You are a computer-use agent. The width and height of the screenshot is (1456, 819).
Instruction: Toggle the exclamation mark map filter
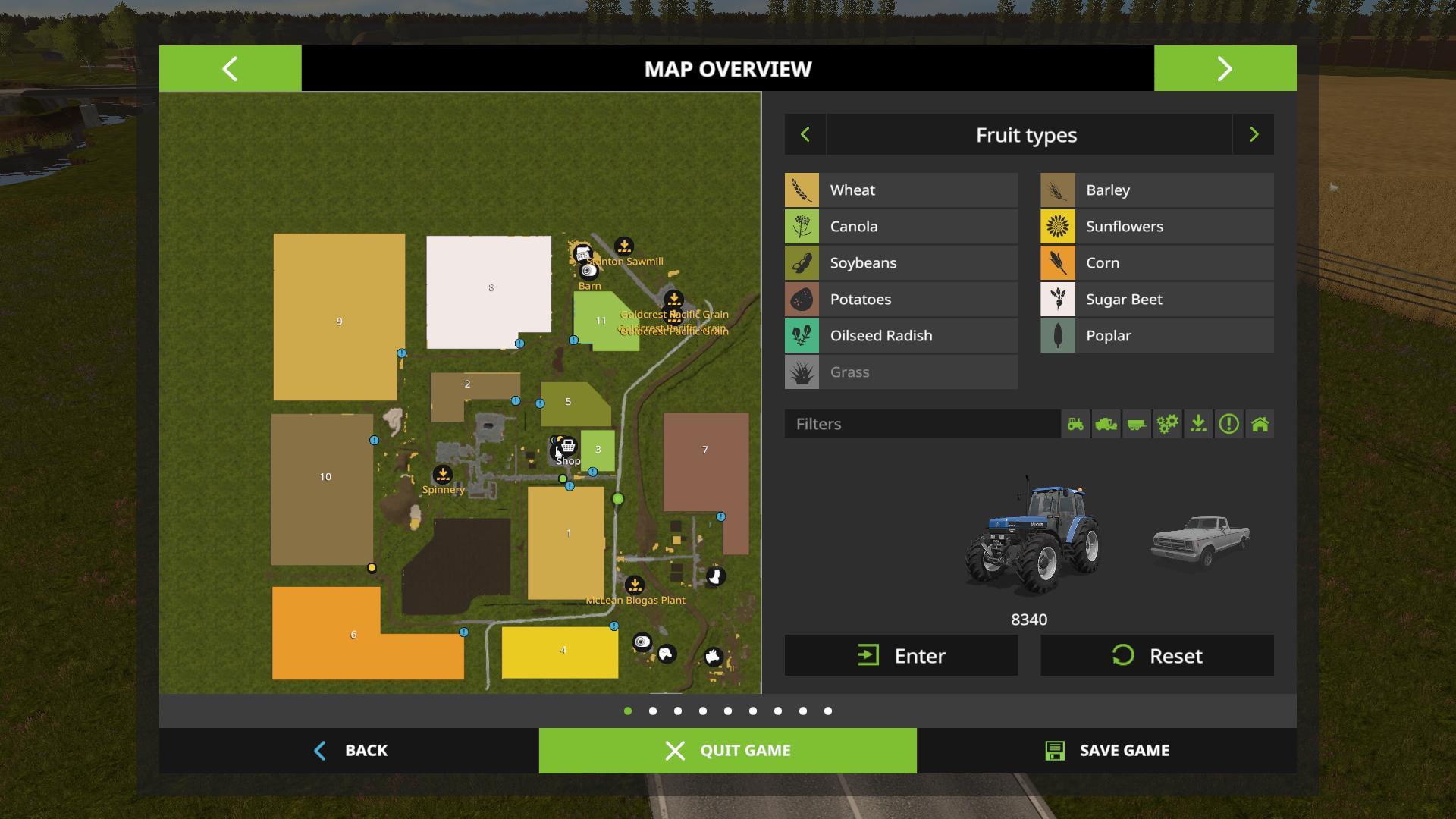[1228, 424]
